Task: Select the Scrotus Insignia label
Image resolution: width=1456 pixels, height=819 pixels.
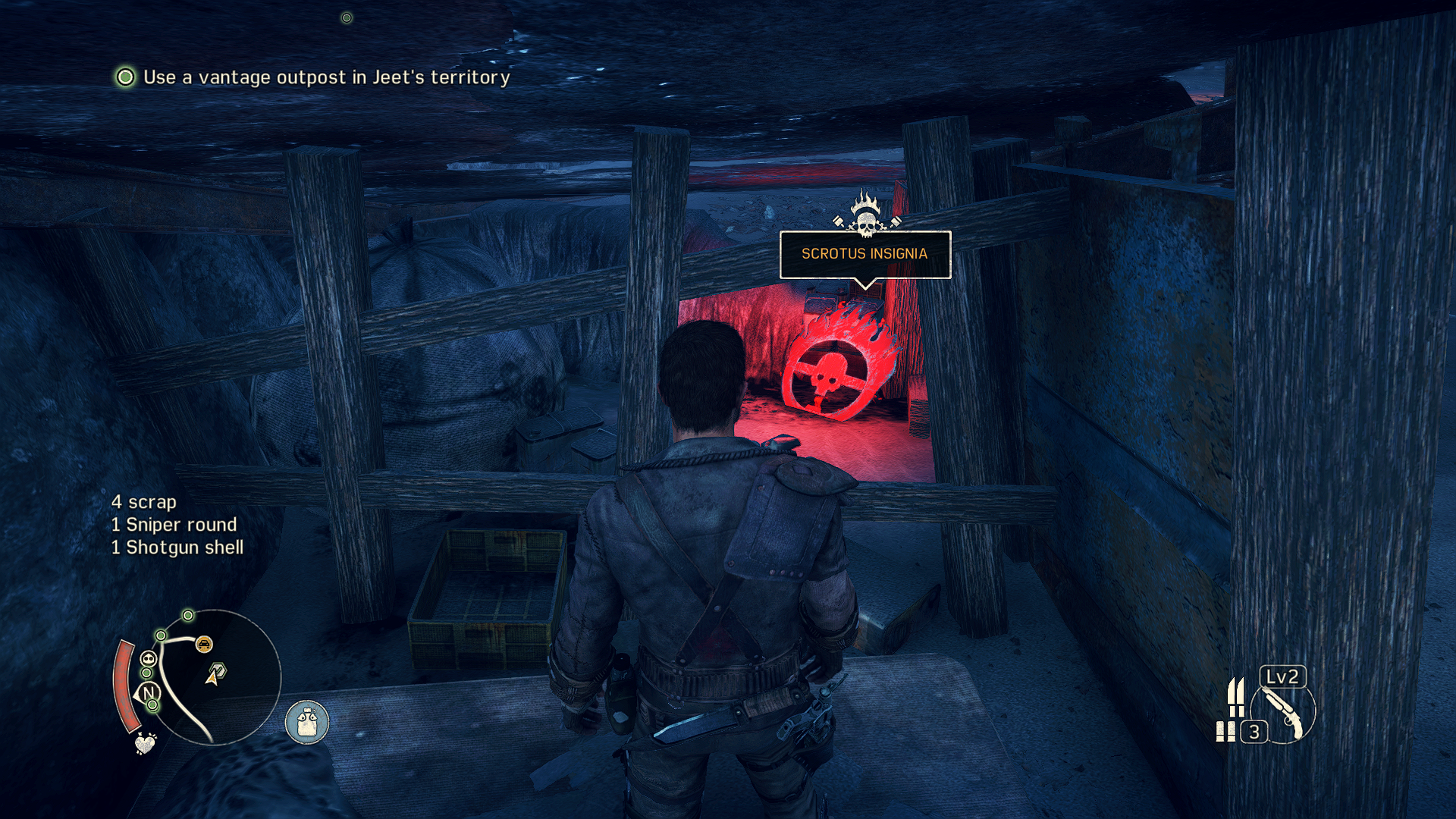Action: point(864,254)
